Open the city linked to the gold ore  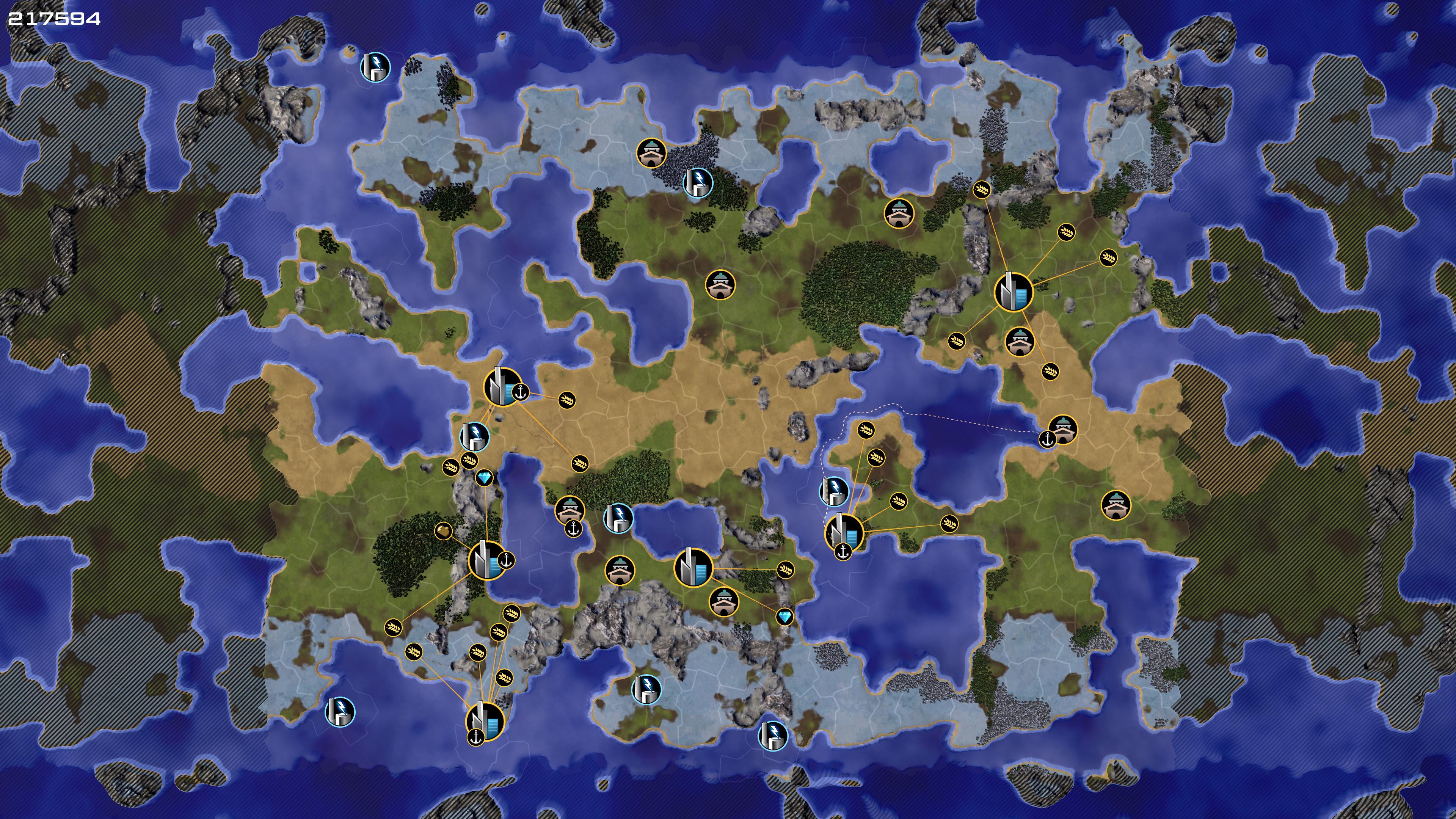pos(486,560)
